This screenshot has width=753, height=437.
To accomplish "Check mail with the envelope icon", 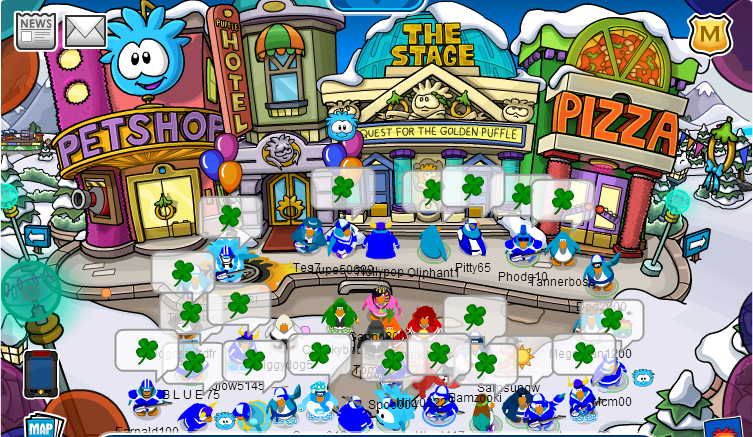I will coord(86,31).
